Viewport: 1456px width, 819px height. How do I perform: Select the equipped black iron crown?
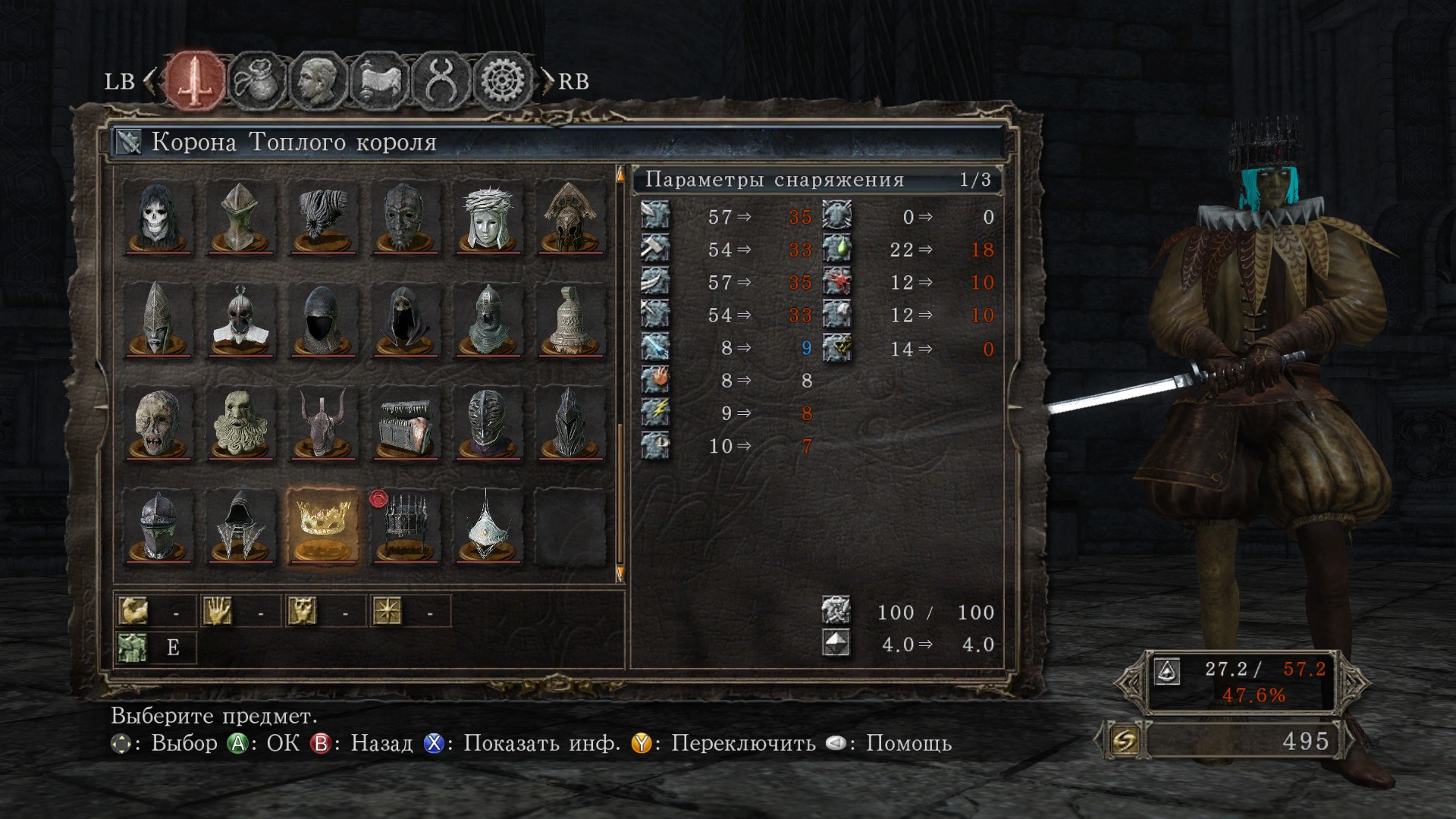[405, 525]
